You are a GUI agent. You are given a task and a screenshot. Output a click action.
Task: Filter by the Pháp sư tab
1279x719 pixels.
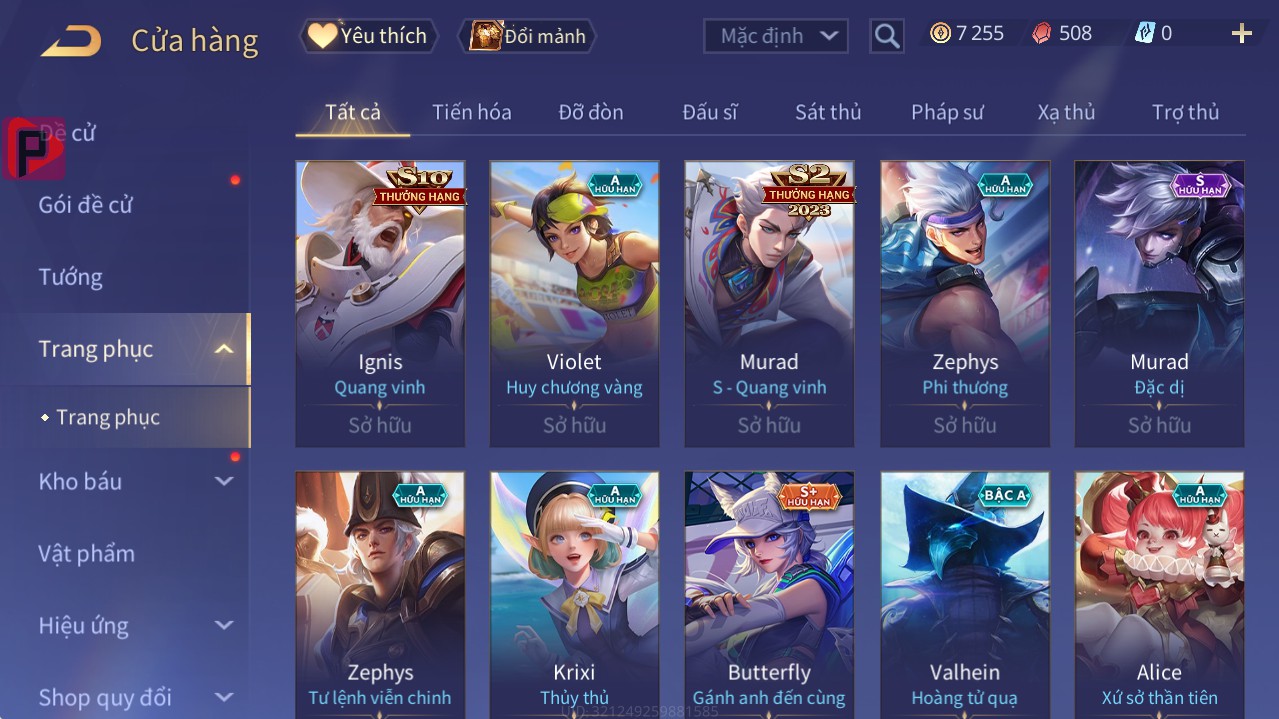[x=946, y=112]
